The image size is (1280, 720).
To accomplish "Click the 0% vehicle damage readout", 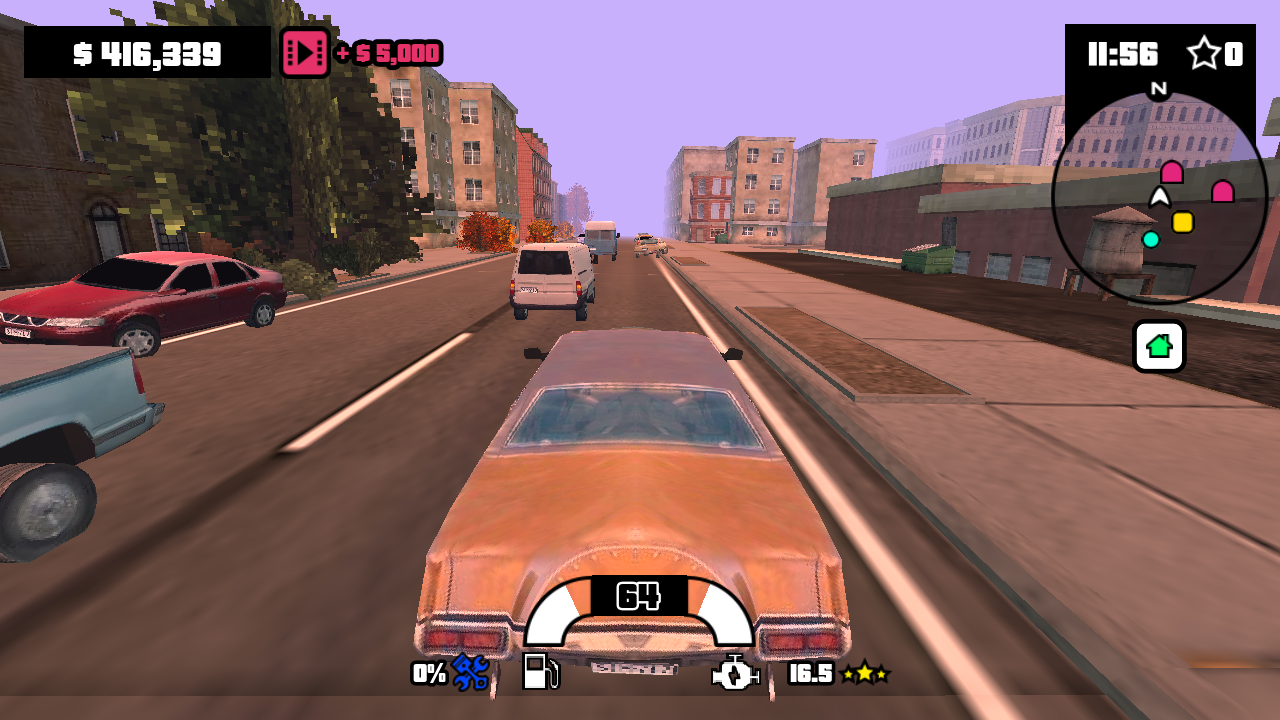I will pyautogui.click(x=428, y=674).
